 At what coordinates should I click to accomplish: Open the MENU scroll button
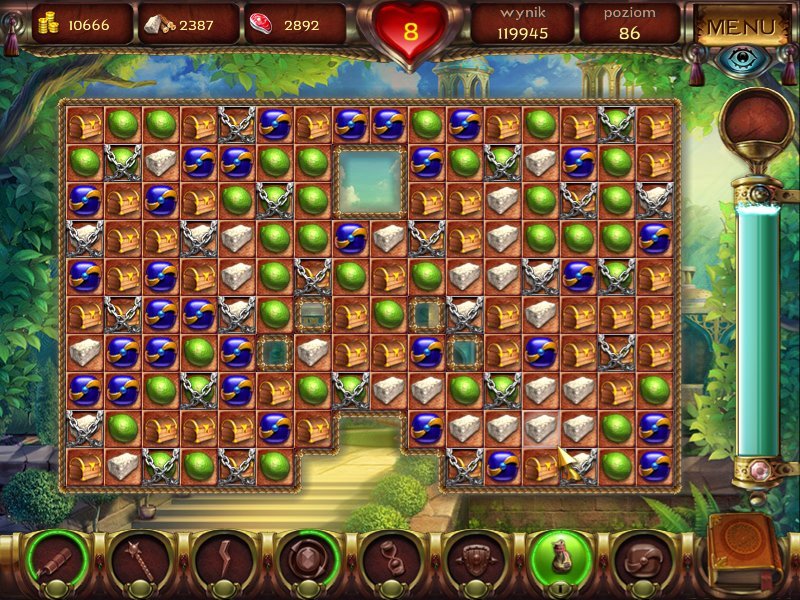740,27
